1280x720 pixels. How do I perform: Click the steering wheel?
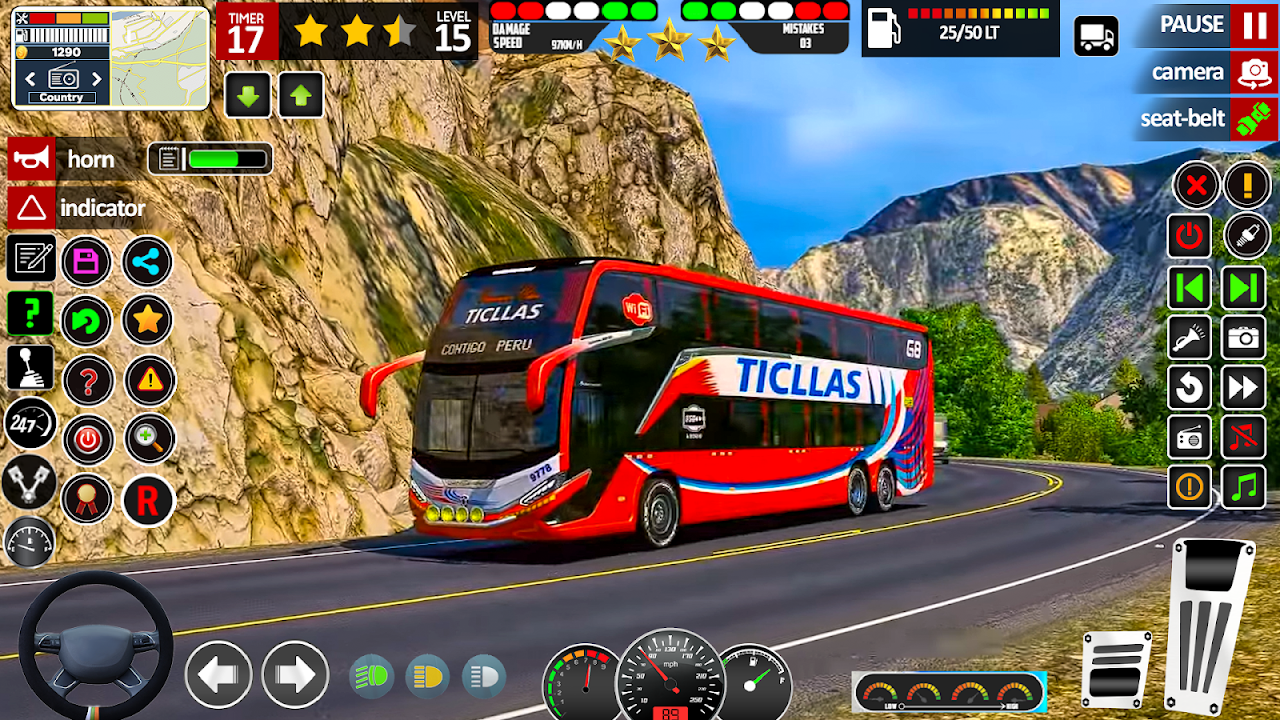96,645
